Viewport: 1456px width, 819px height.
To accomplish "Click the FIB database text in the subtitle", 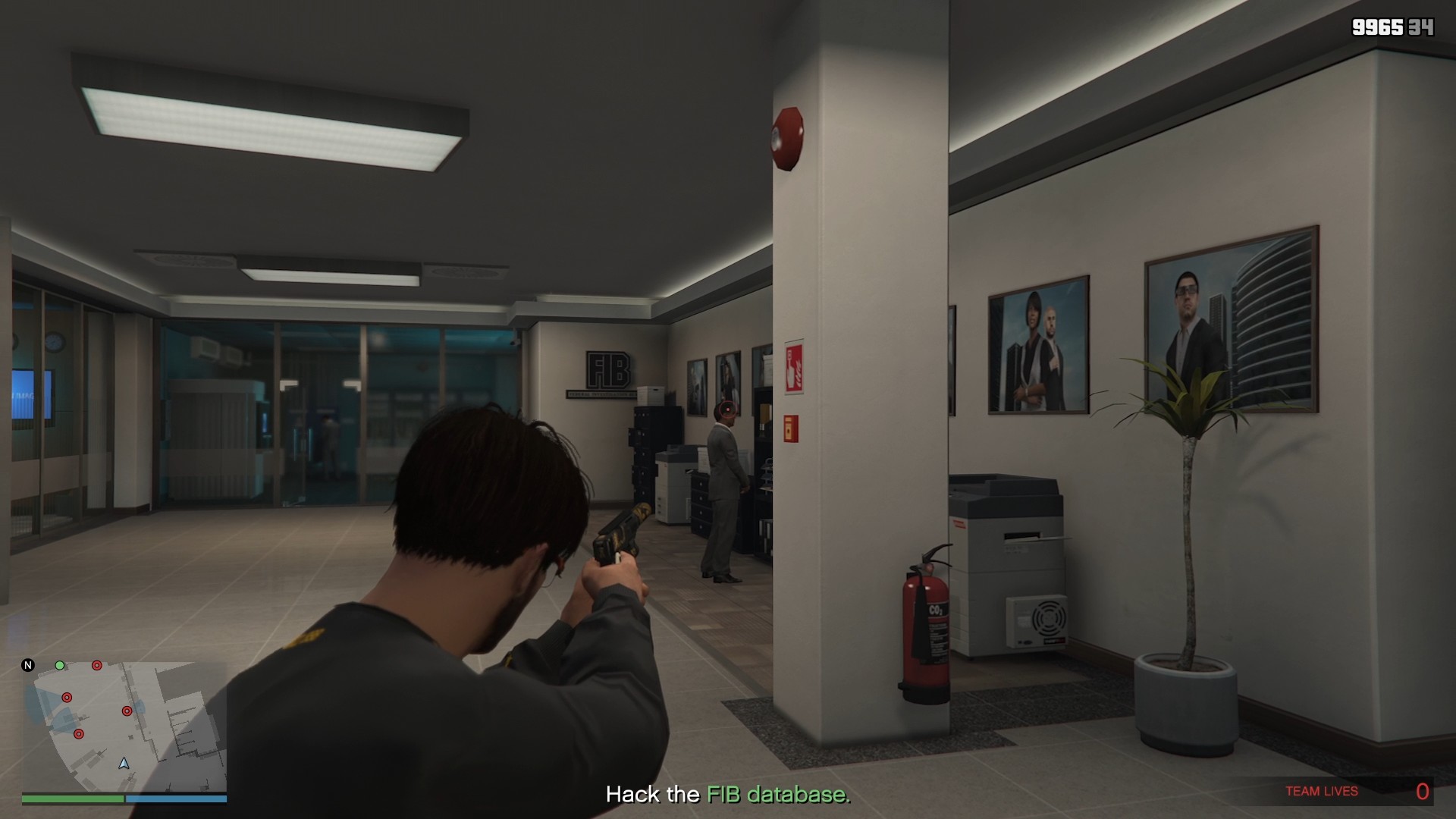I will click(x=775, y=794).
